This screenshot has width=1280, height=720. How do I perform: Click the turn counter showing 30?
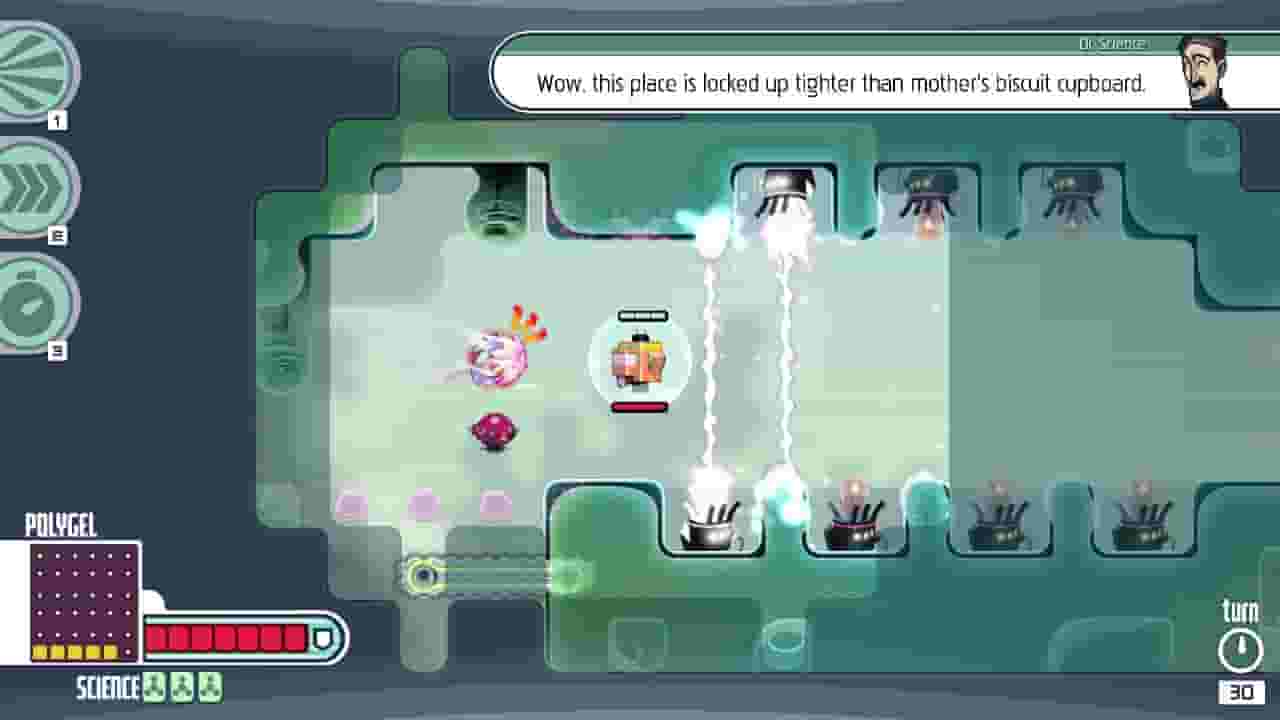(x=1243, y=690)
